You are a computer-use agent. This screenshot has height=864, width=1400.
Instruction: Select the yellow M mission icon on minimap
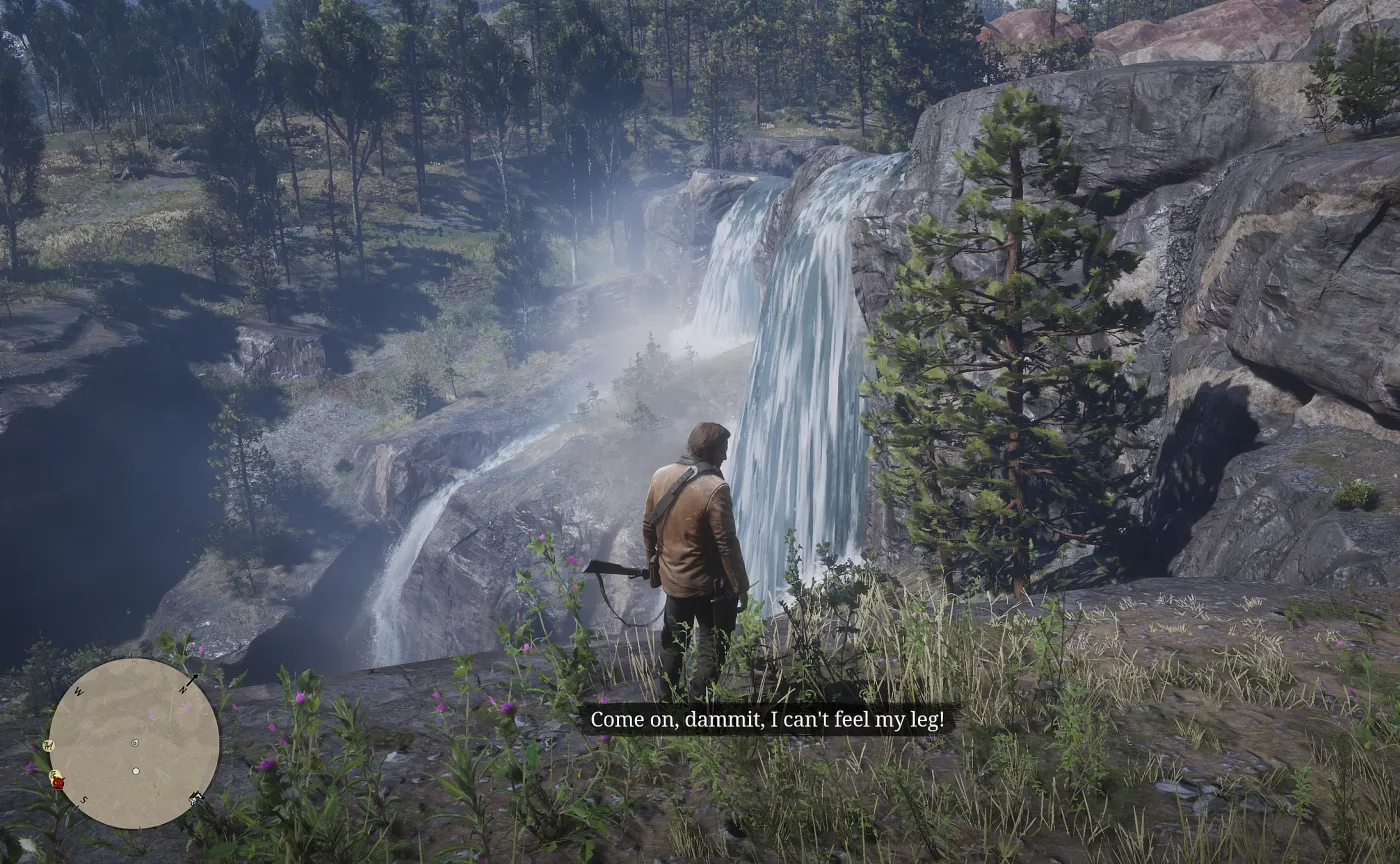pos(48,745)
